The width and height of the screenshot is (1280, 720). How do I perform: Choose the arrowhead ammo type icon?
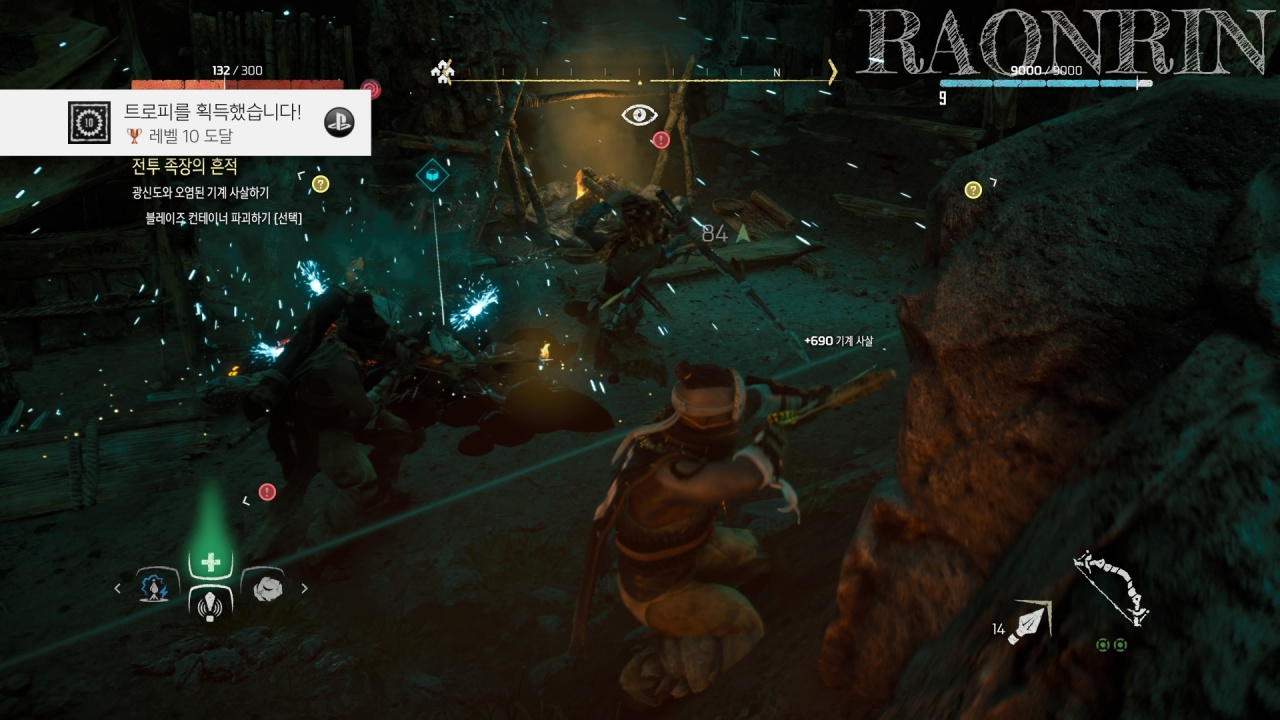1030,623
